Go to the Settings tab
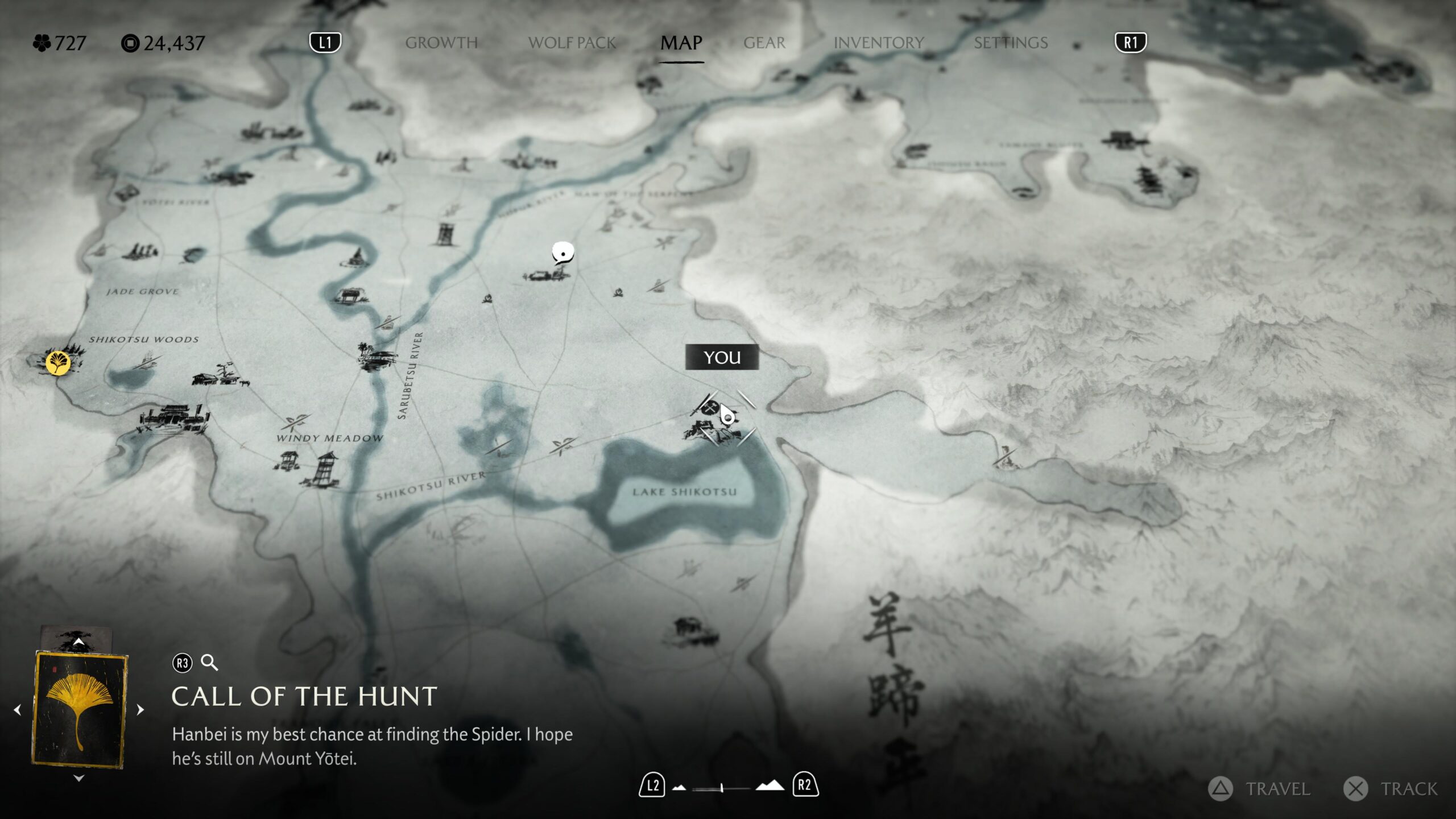 pos(1011,43)
